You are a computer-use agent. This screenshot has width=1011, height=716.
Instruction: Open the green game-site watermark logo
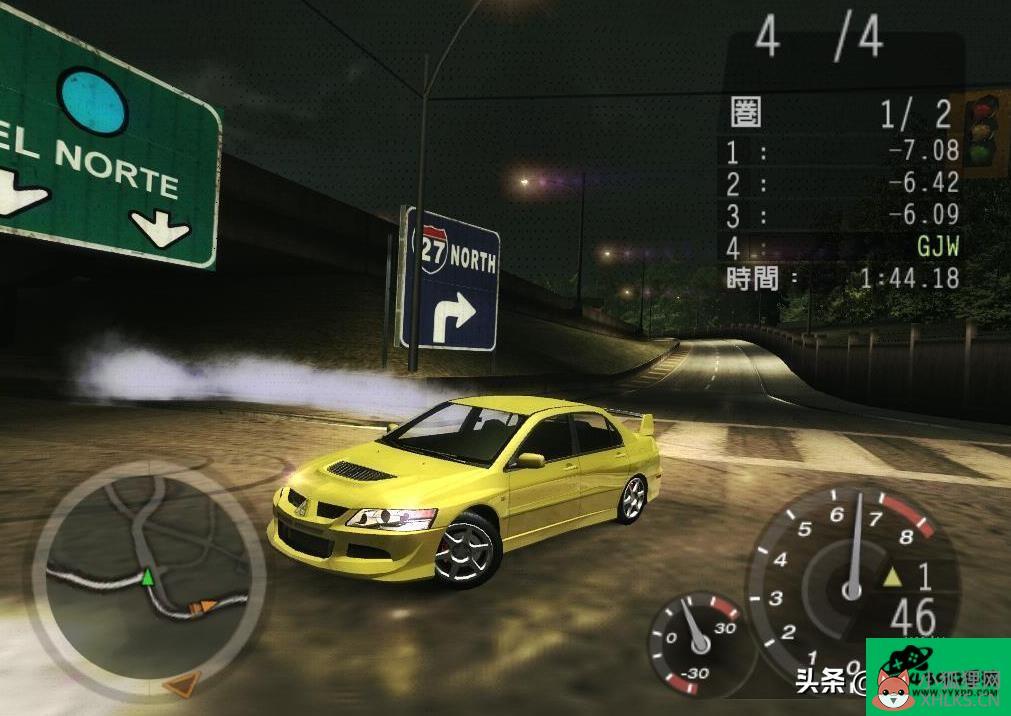[937, 676]
